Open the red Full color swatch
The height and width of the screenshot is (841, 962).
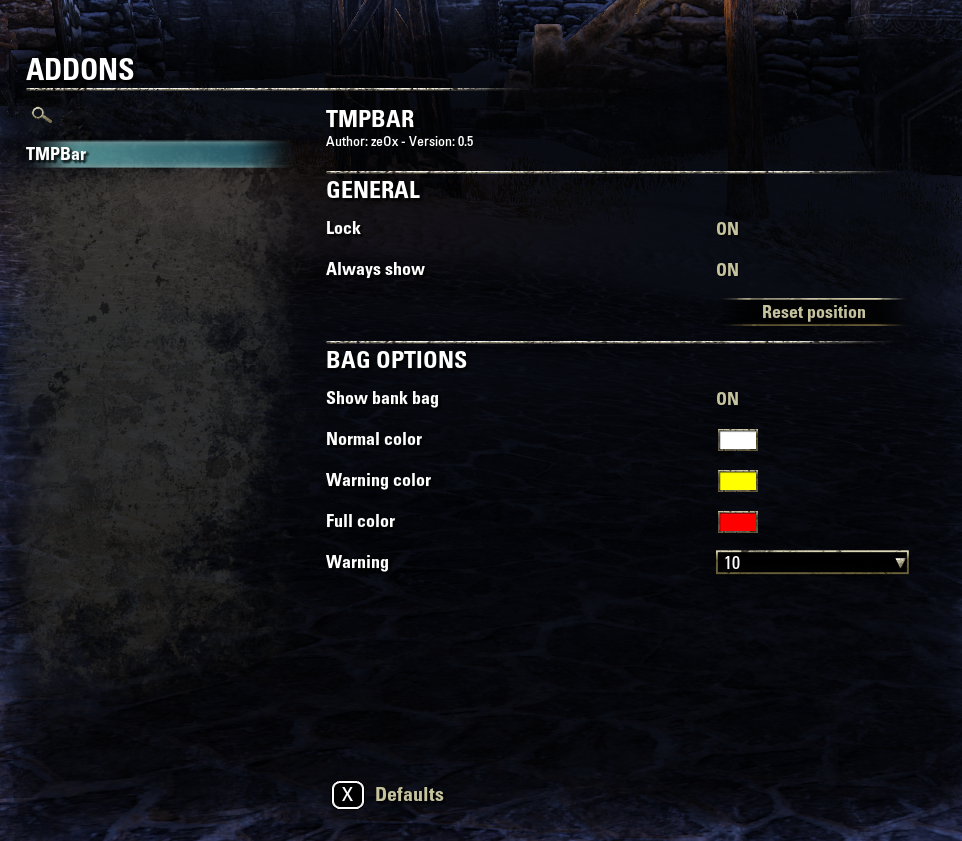pyautogui.click(x=737, y=522)
